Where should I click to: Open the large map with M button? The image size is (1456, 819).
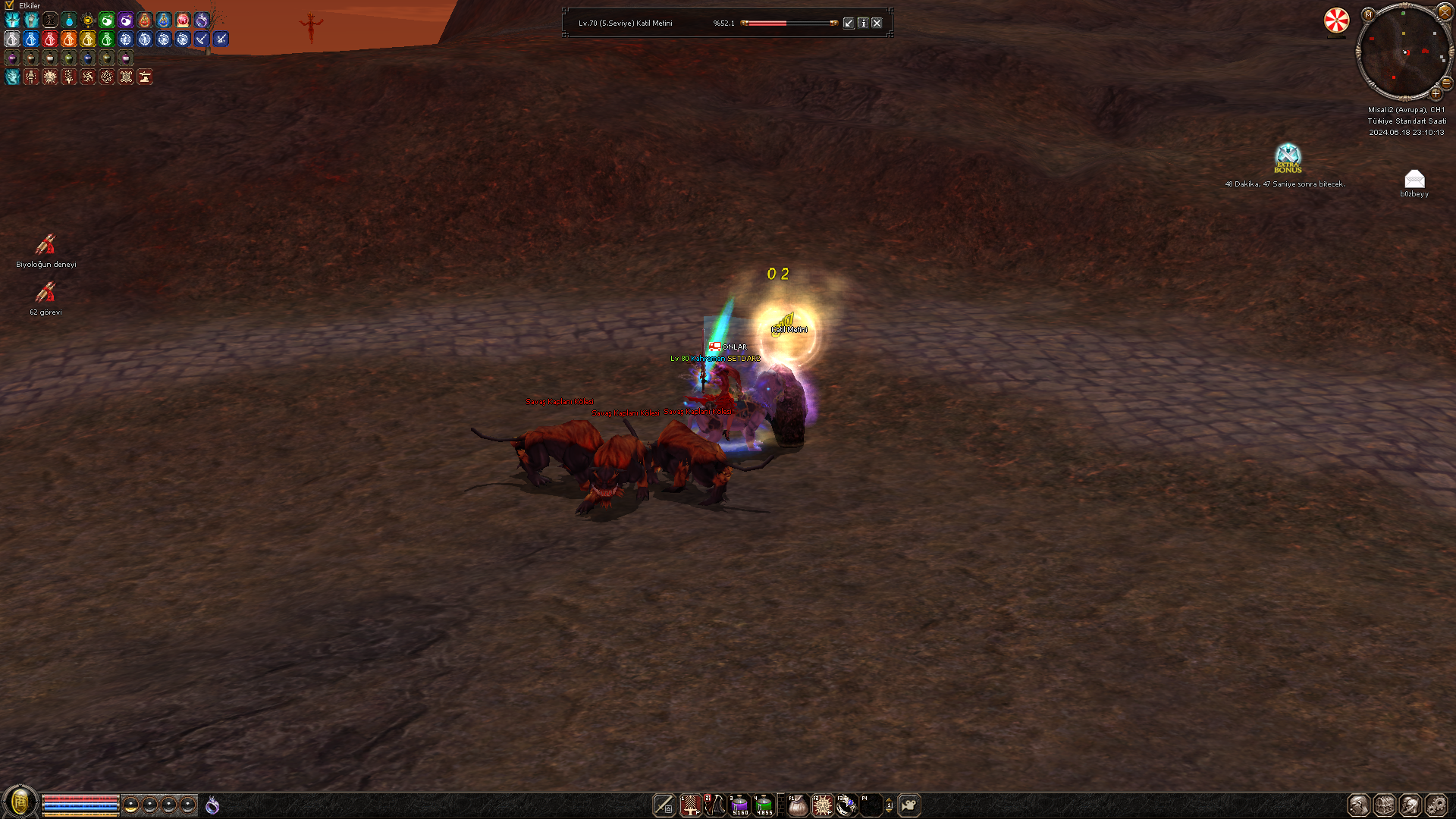click(1368, 14)
